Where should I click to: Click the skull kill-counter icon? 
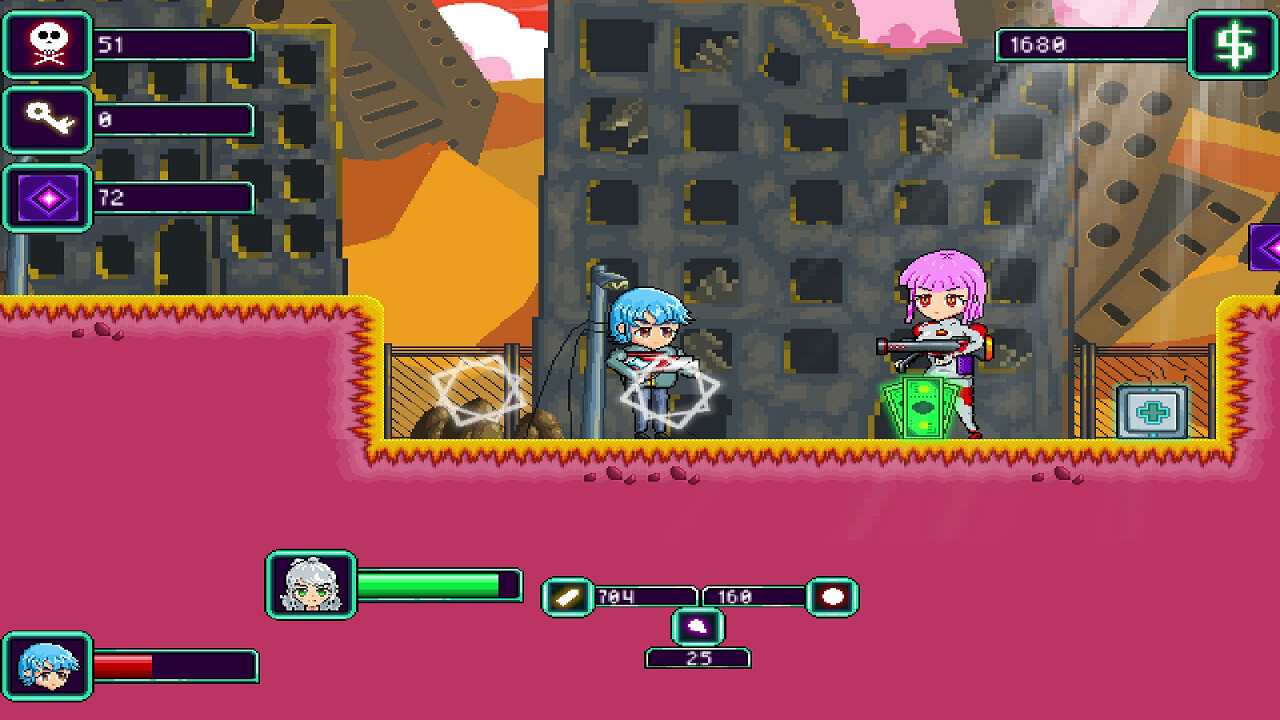pos(46,44)
